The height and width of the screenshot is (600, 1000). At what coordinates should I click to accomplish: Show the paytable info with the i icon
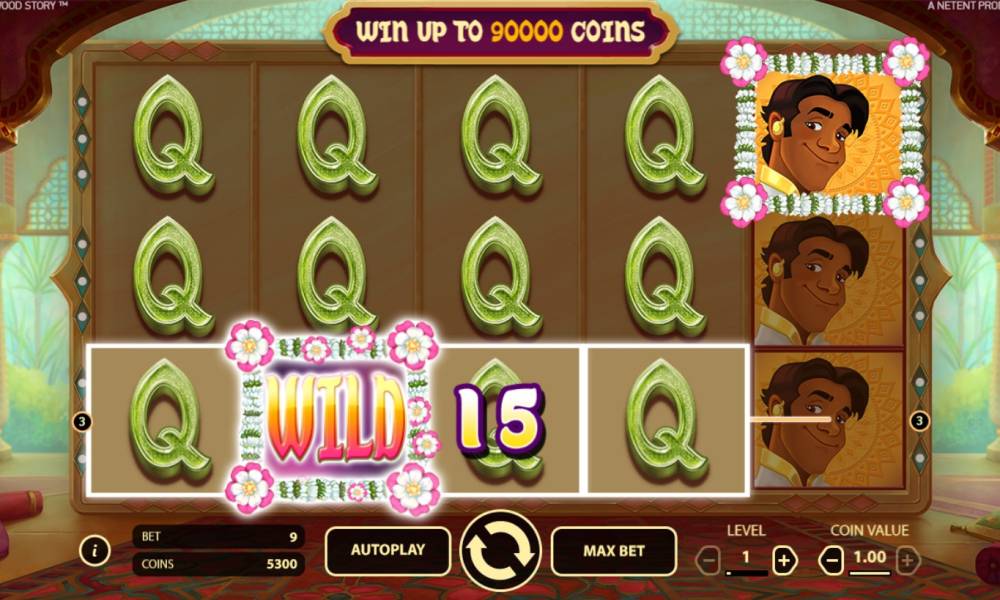click(95, 549)
